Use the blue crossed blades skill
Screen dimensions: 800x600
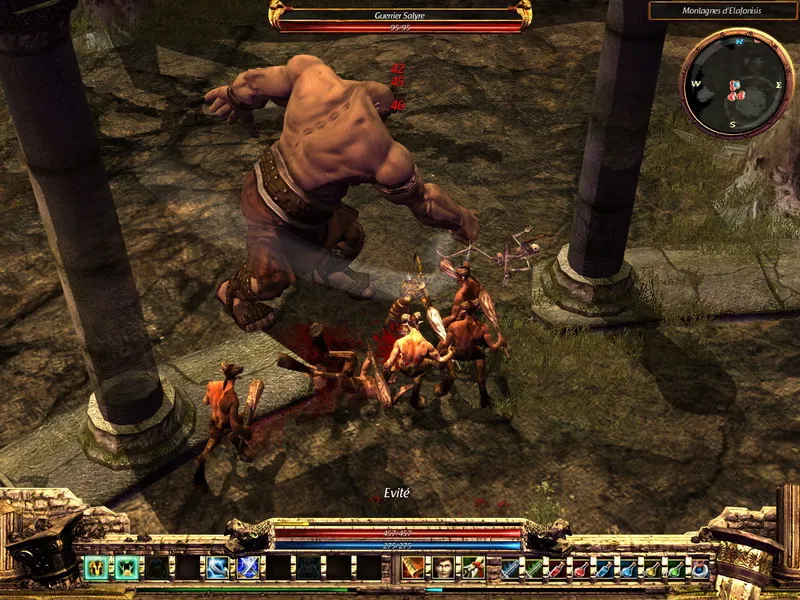pyautogui.click(x=247, y=568)
